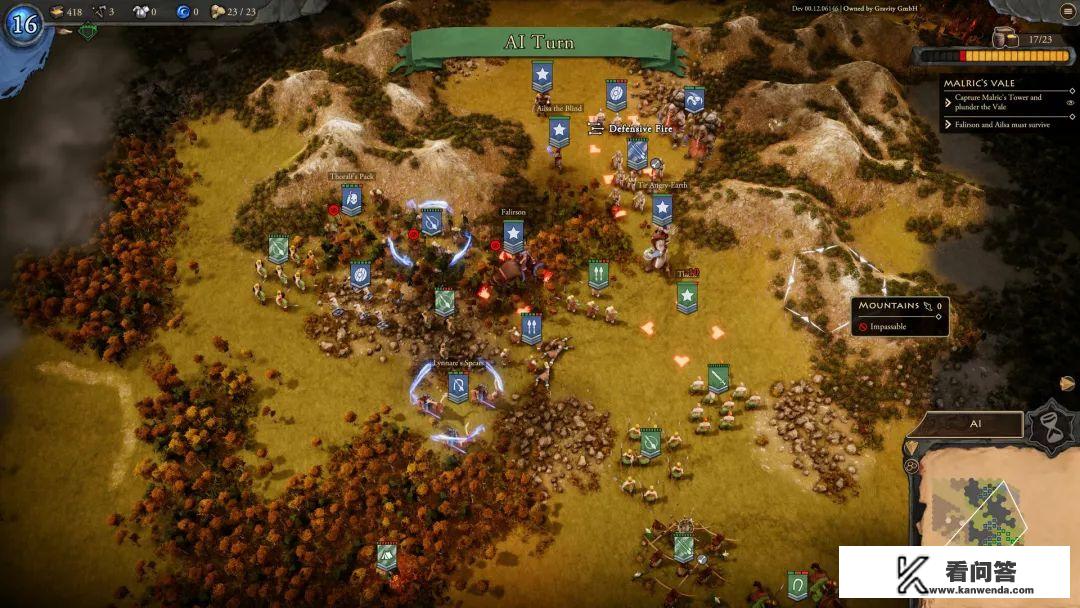This screenshot has height=608, width=1080.
Task: Click the green shield icon under resources
Action: point(88,32)
